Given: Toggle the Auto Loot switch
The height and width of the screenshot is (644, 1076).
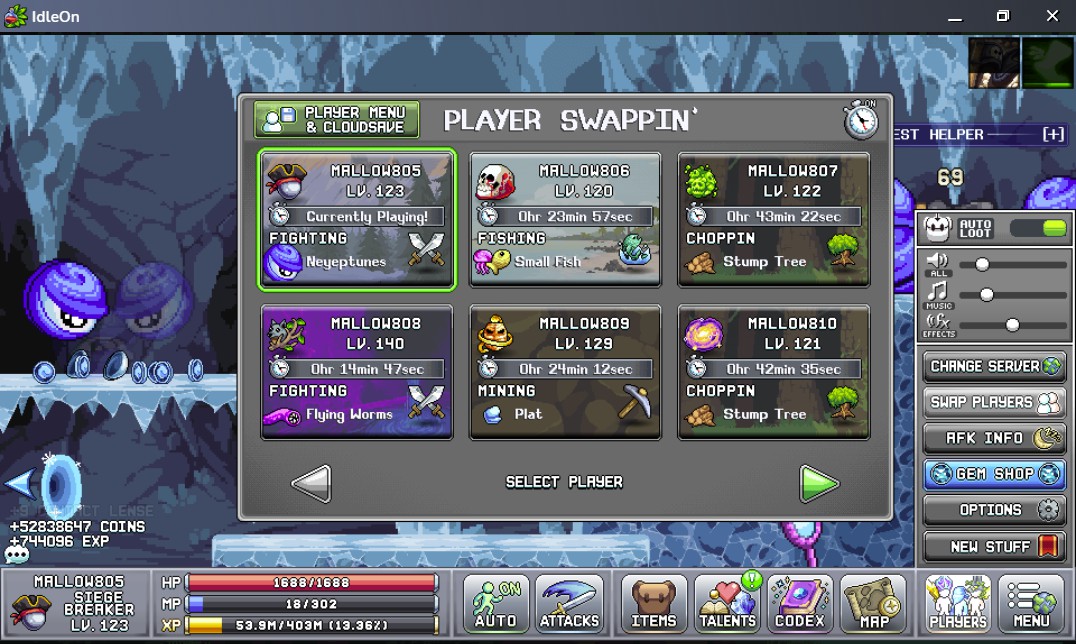Looking at the screenshot, I should [1039, 228].
